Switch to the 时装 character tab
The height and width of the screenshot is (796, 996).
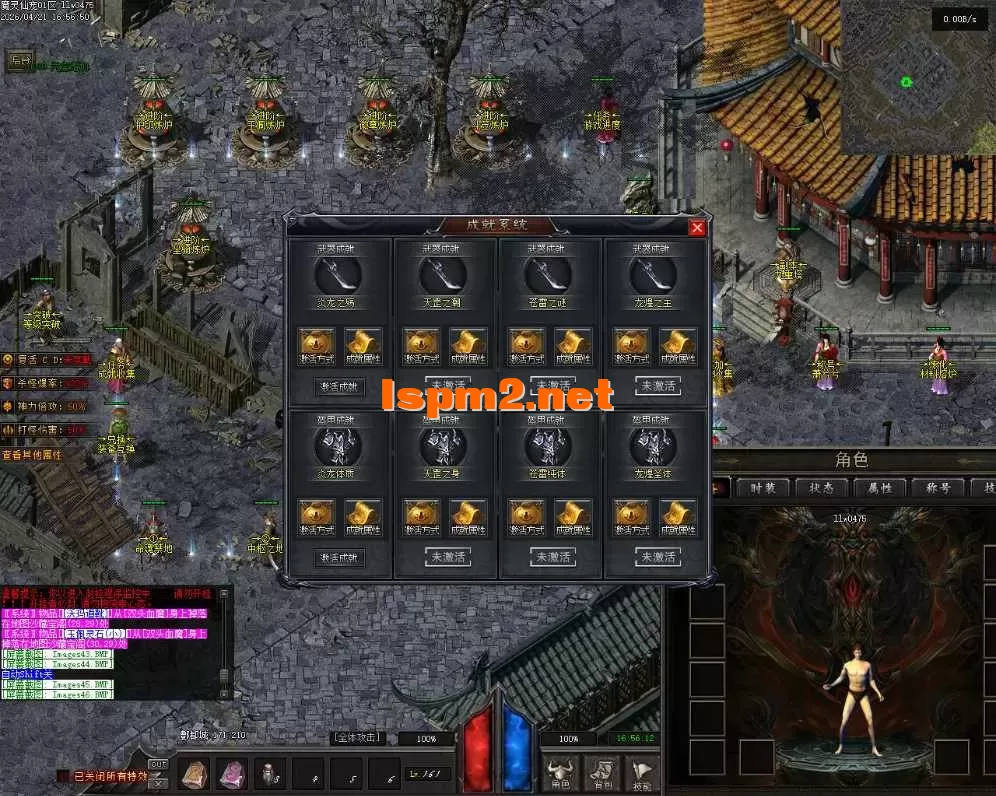pyautogui.click(x=762, y=488)
